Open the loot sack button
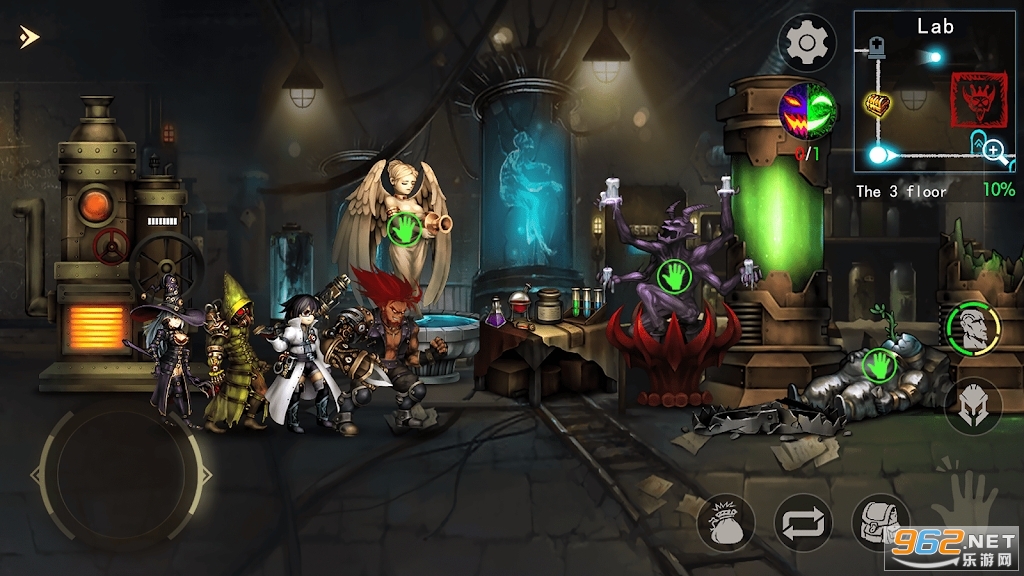The image size is (1024, 576). 724,522
